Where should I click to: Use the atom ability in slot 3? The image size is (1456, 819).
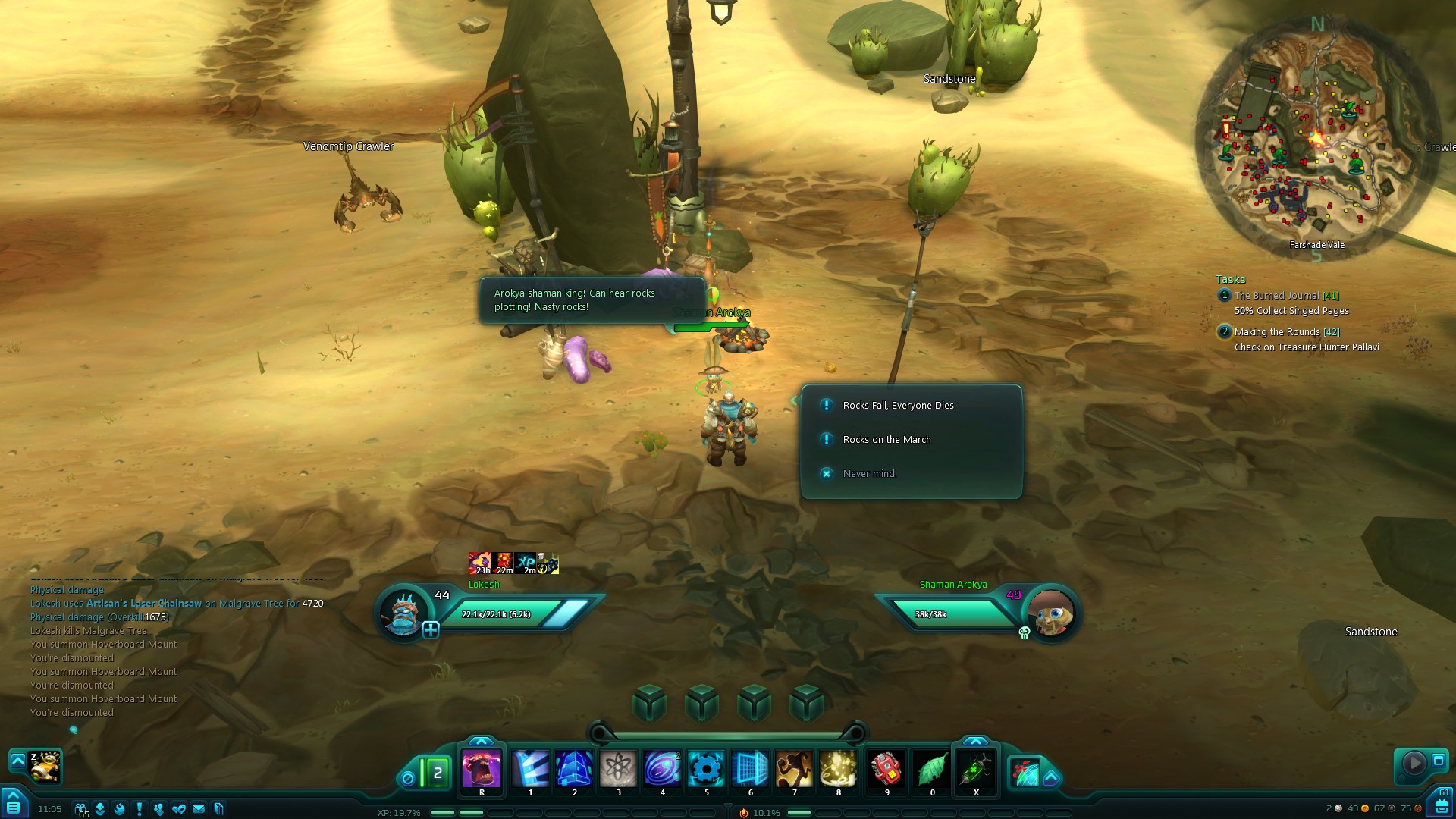point(618,768)
